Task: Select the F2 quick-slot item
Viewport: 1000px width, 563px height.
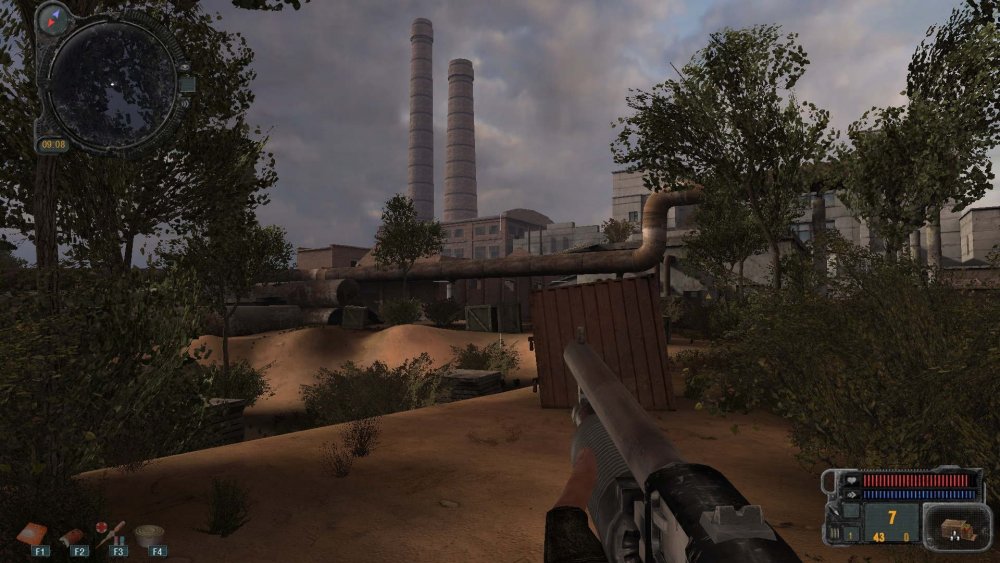Action: (x=74, y=537)
